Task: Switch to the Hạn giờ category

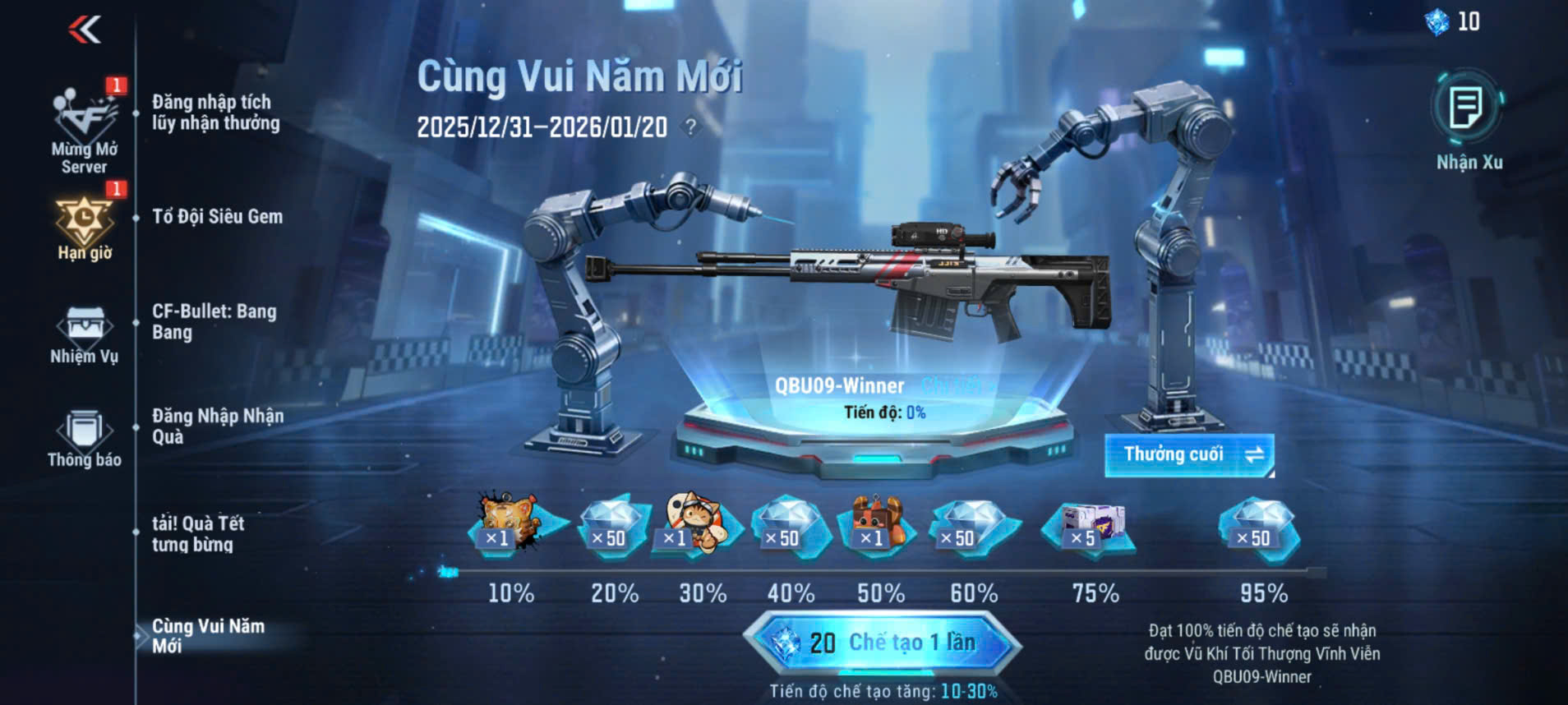Action: [85, 228]
